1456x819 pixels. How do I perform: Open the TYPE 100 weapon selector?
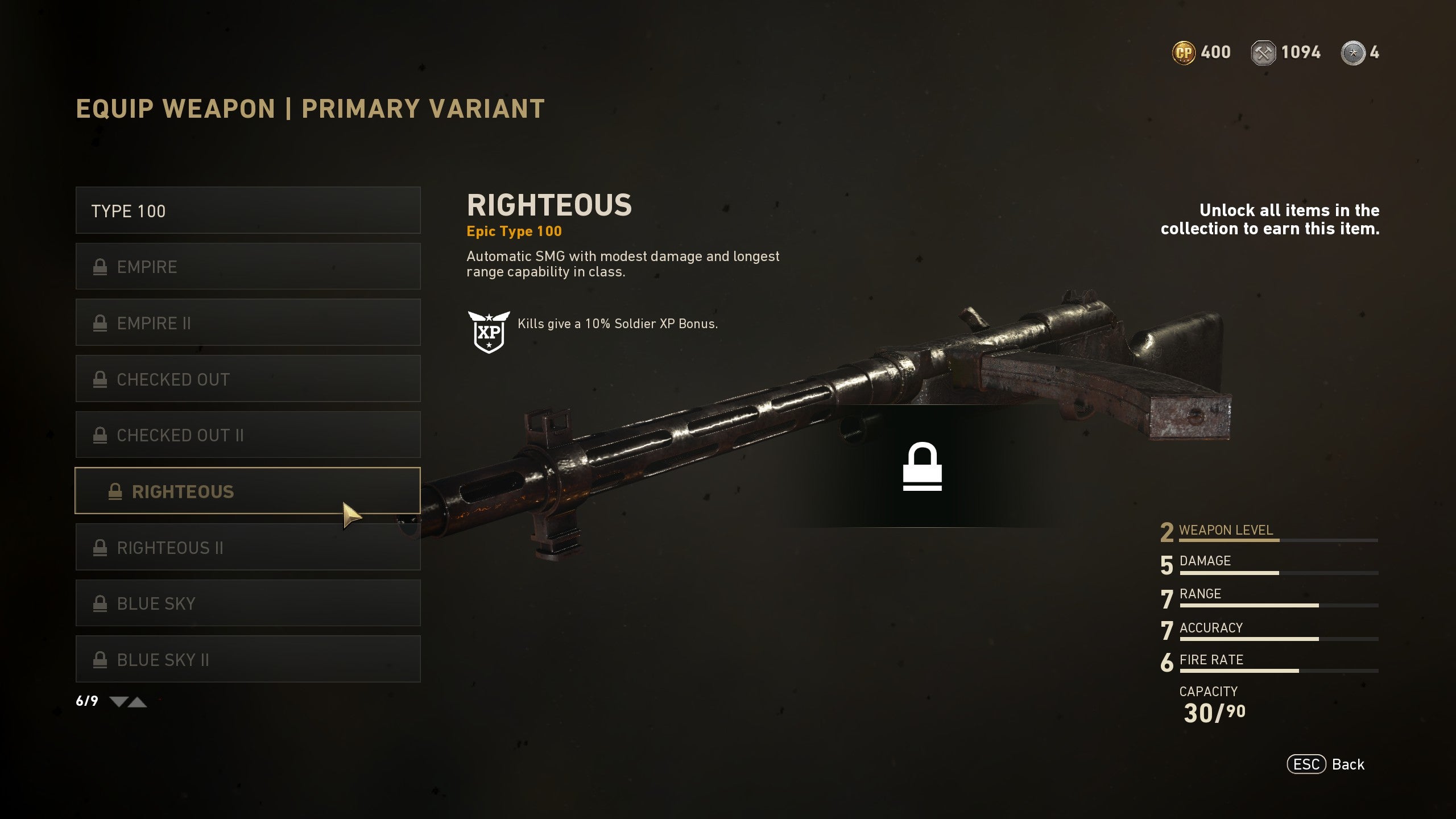click(x=247, y=210)
